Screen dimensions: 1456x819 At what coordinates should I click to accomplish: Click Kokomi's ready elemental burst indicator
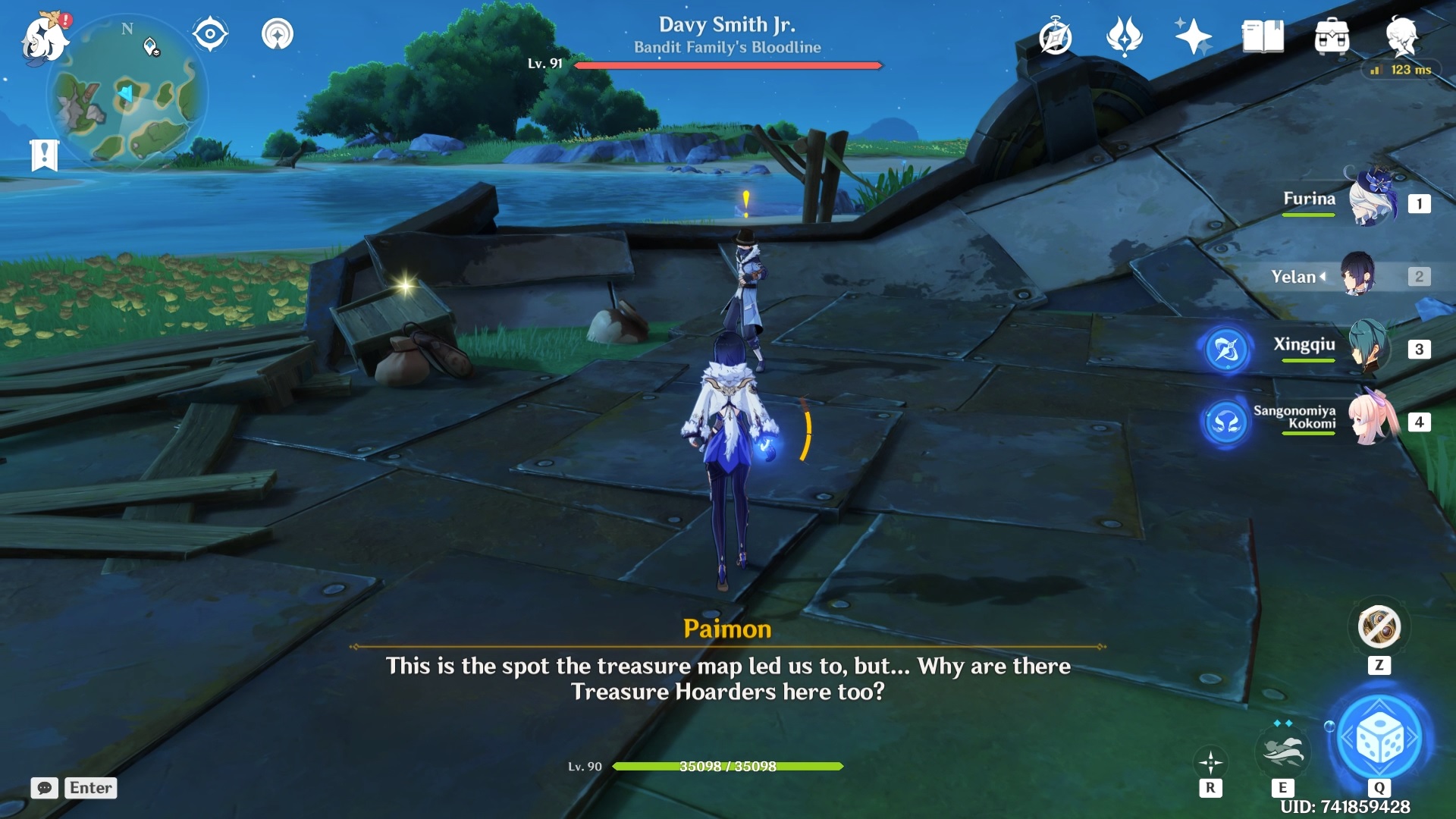click(x=1227, y=424)
